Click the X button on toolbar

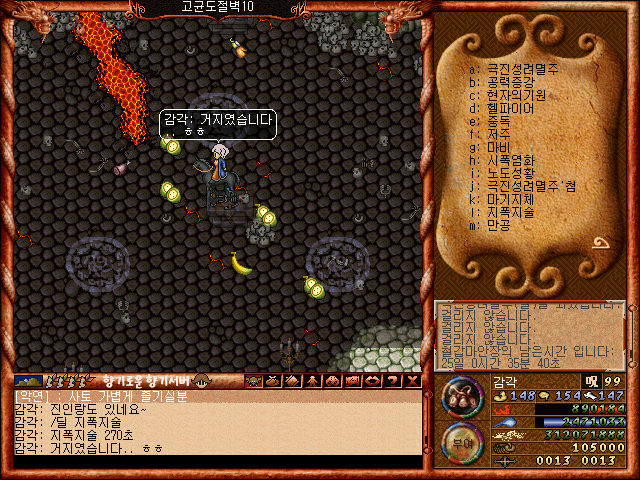(409, 380)
